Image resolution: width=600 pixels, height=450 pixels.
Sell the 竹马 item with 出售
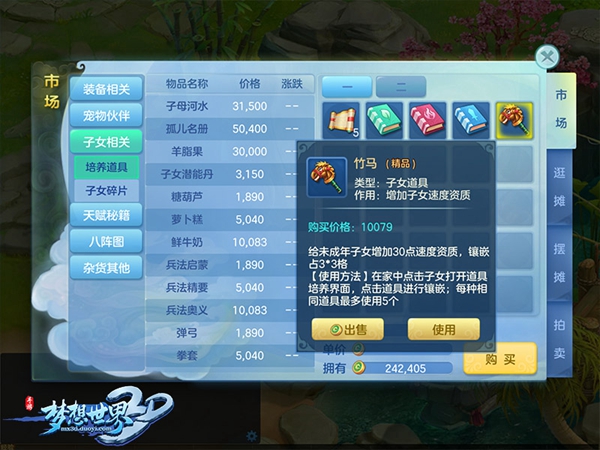pyautogui.click(x=348, y=329)
